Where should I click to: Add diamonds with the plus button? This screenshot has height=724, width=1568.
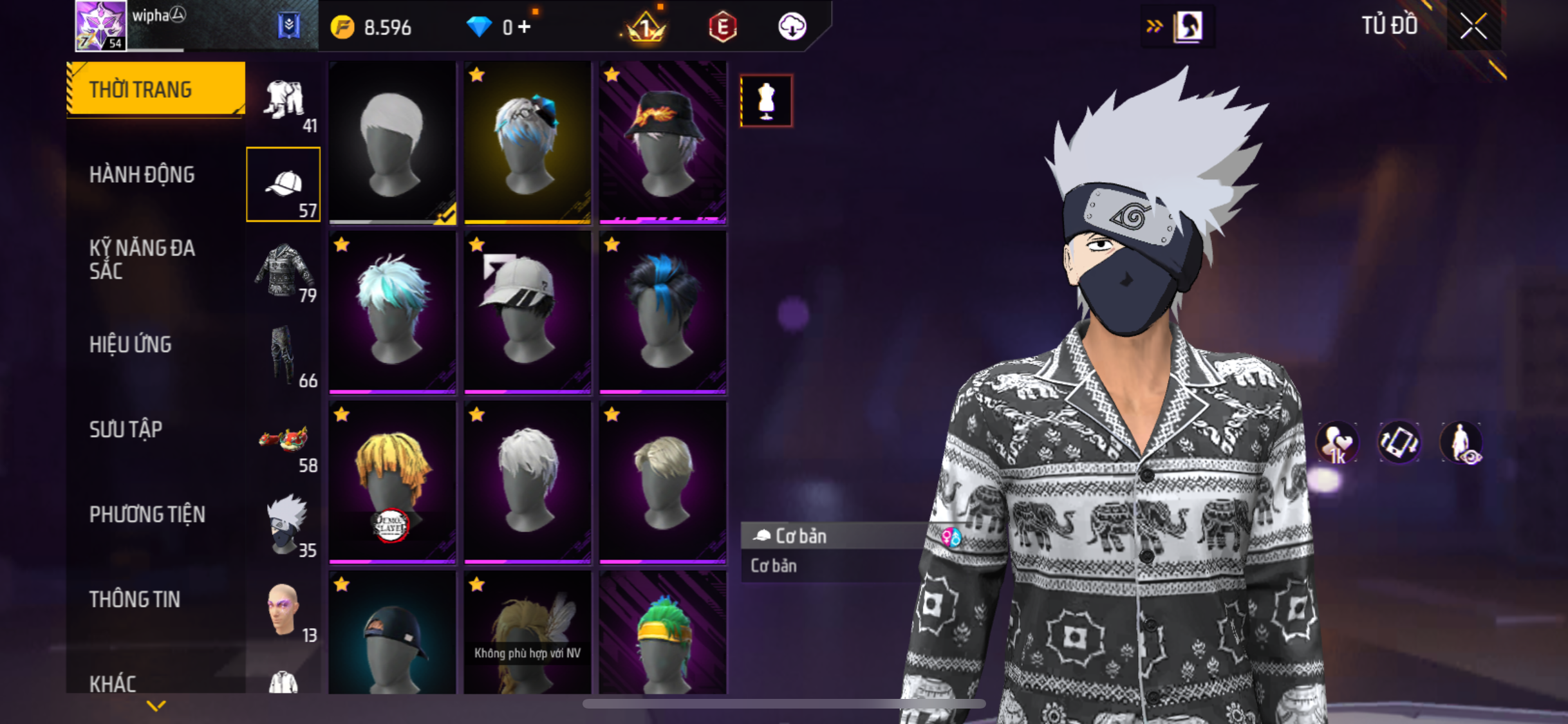(x=525, y=26)
